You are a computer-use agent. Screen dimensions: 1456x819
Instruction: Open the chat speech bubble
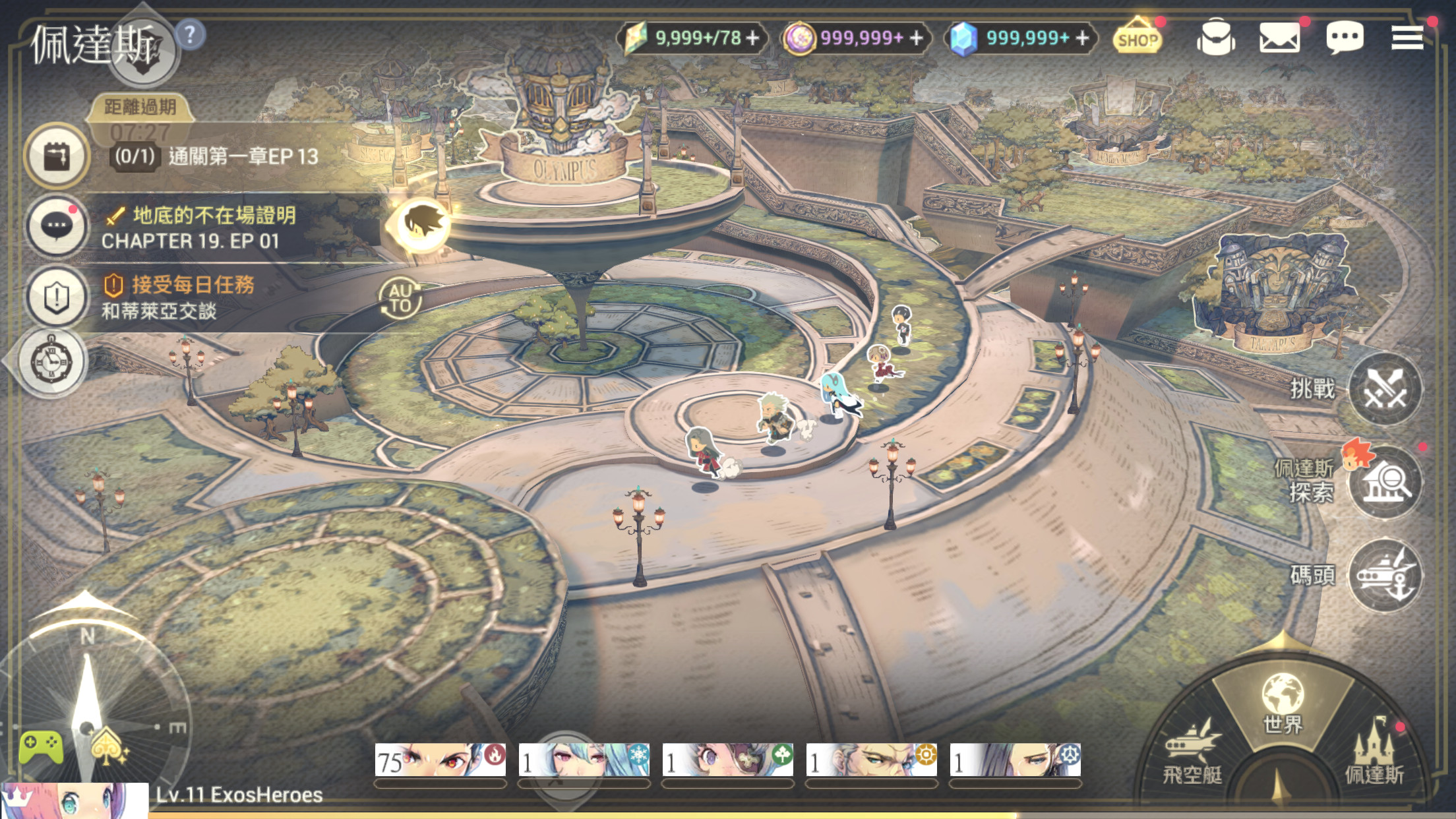pyautogui.click(x=1344, y=38)
